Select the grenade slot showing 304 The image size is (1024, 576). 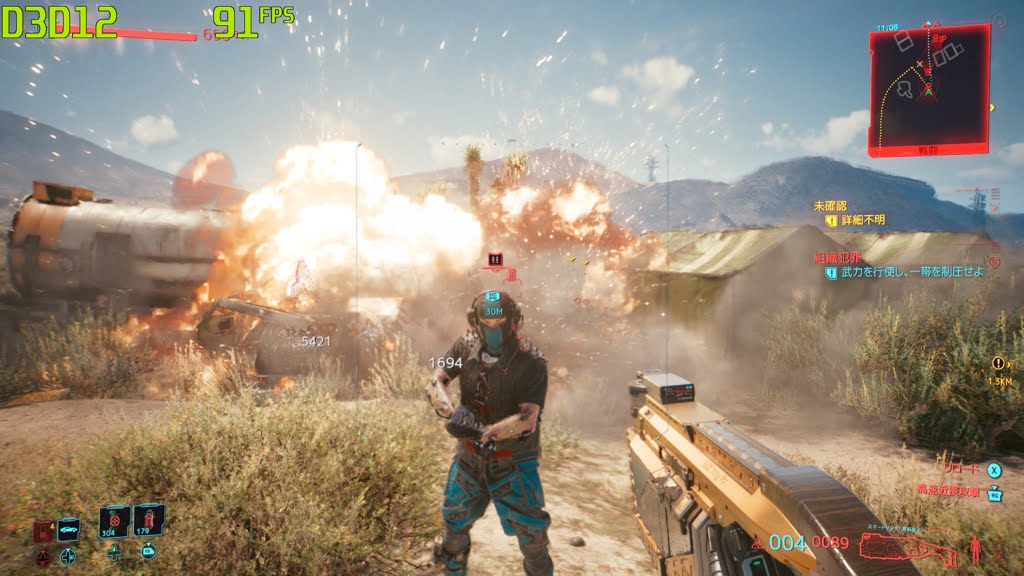114,521
